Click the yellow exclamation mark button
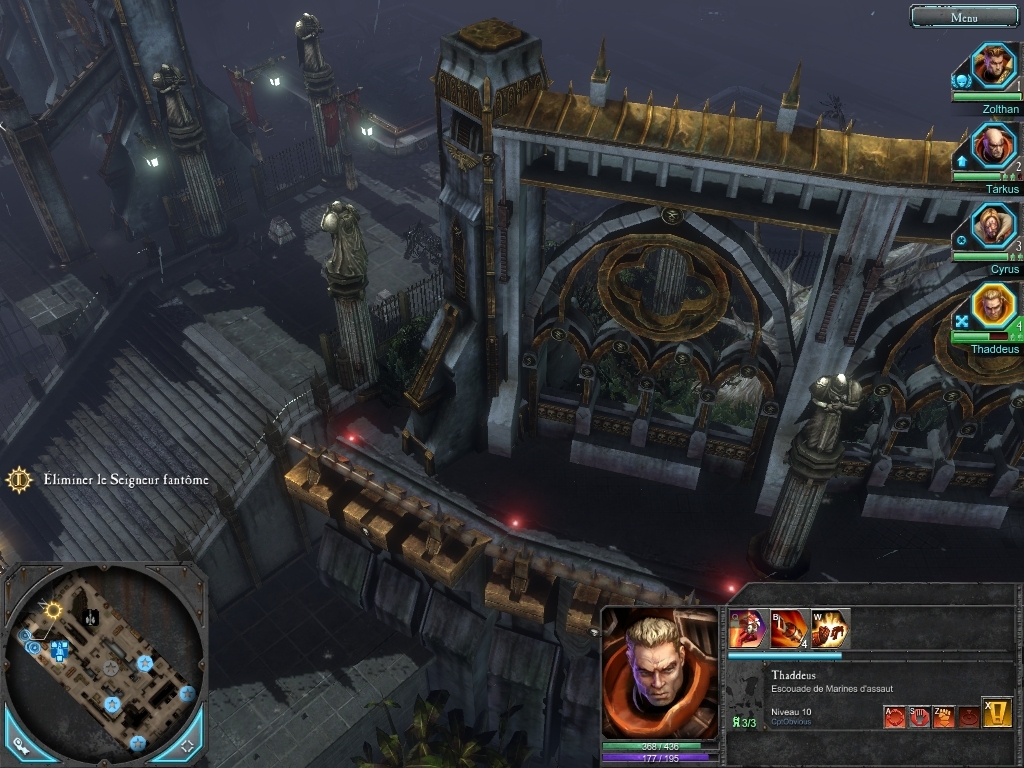 pos(996,712)
